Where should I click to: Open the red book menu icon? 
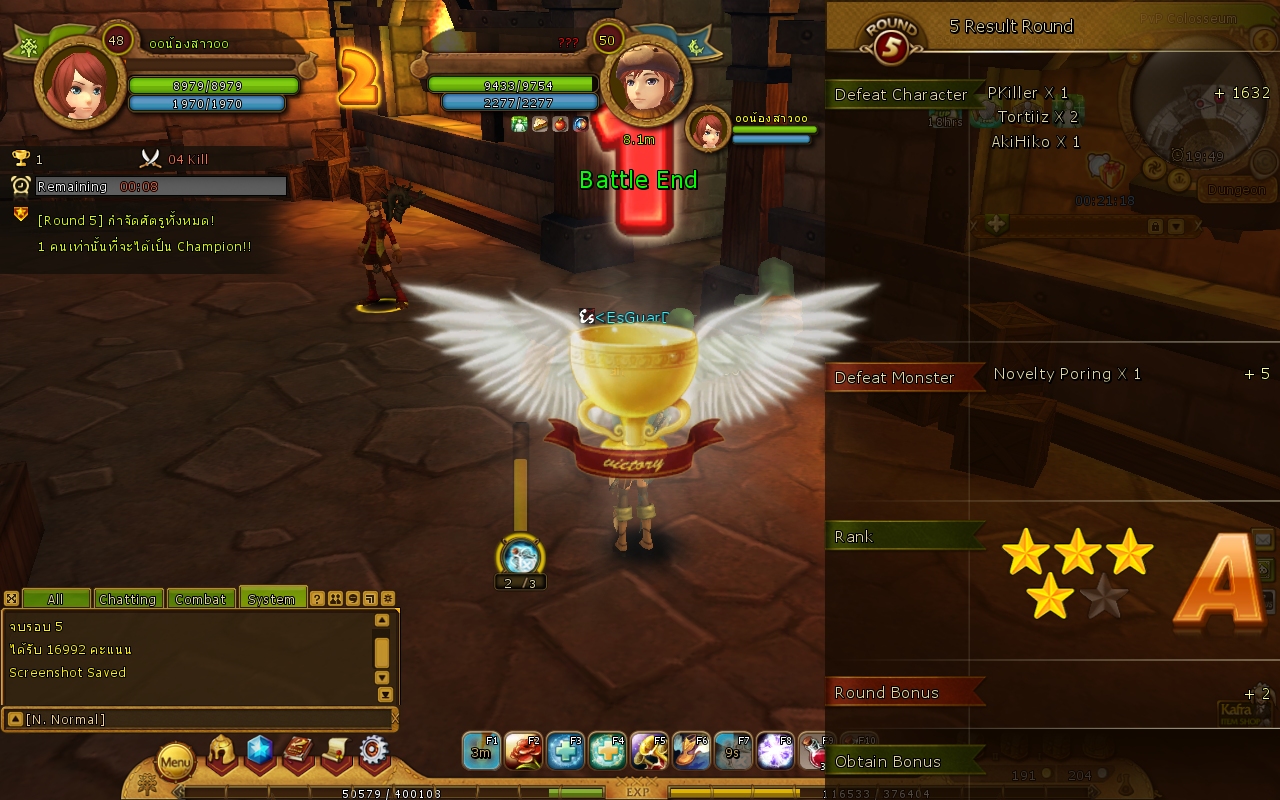pyautogui.click(x=298, y=752)
